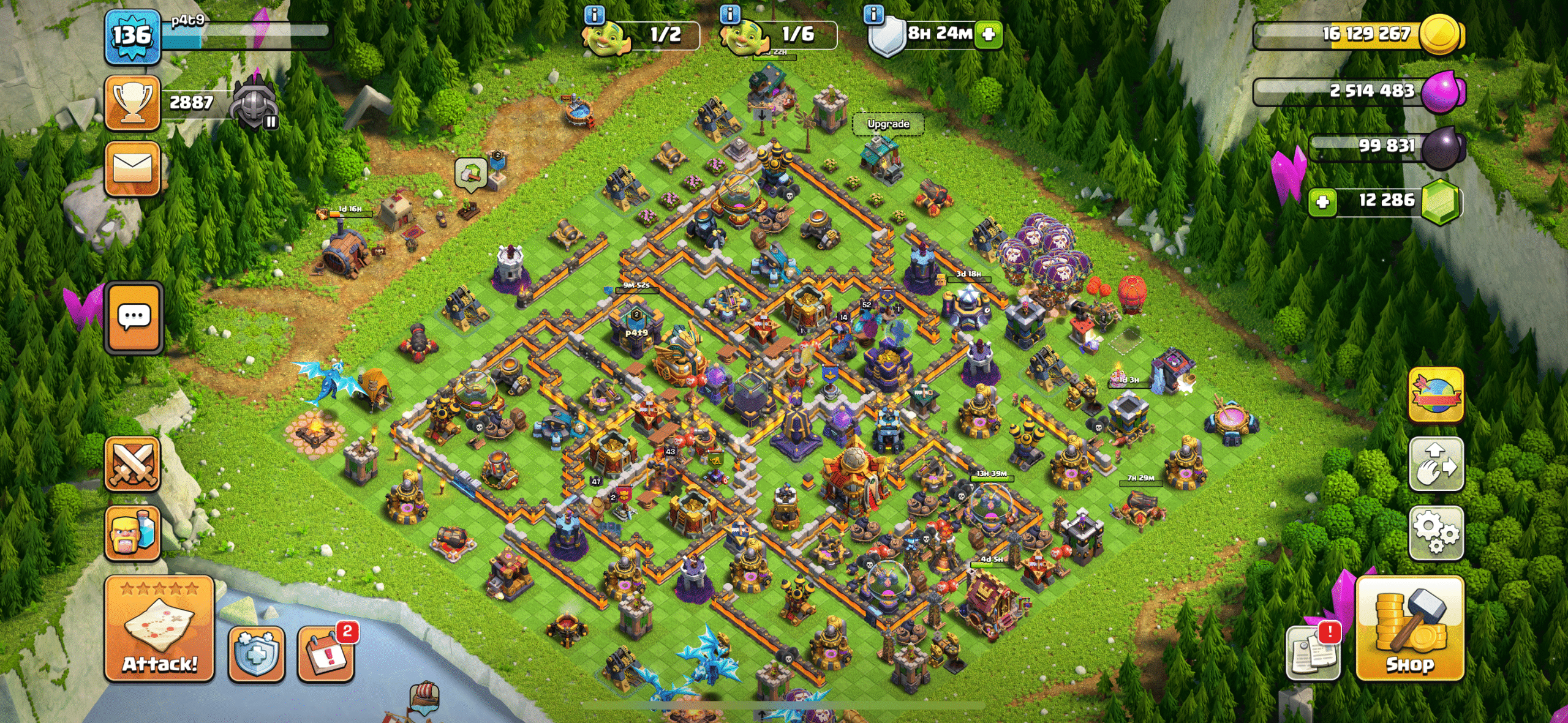Add gems with the green plus
Screen dimensions: 1568x723
pos(1322,202)
